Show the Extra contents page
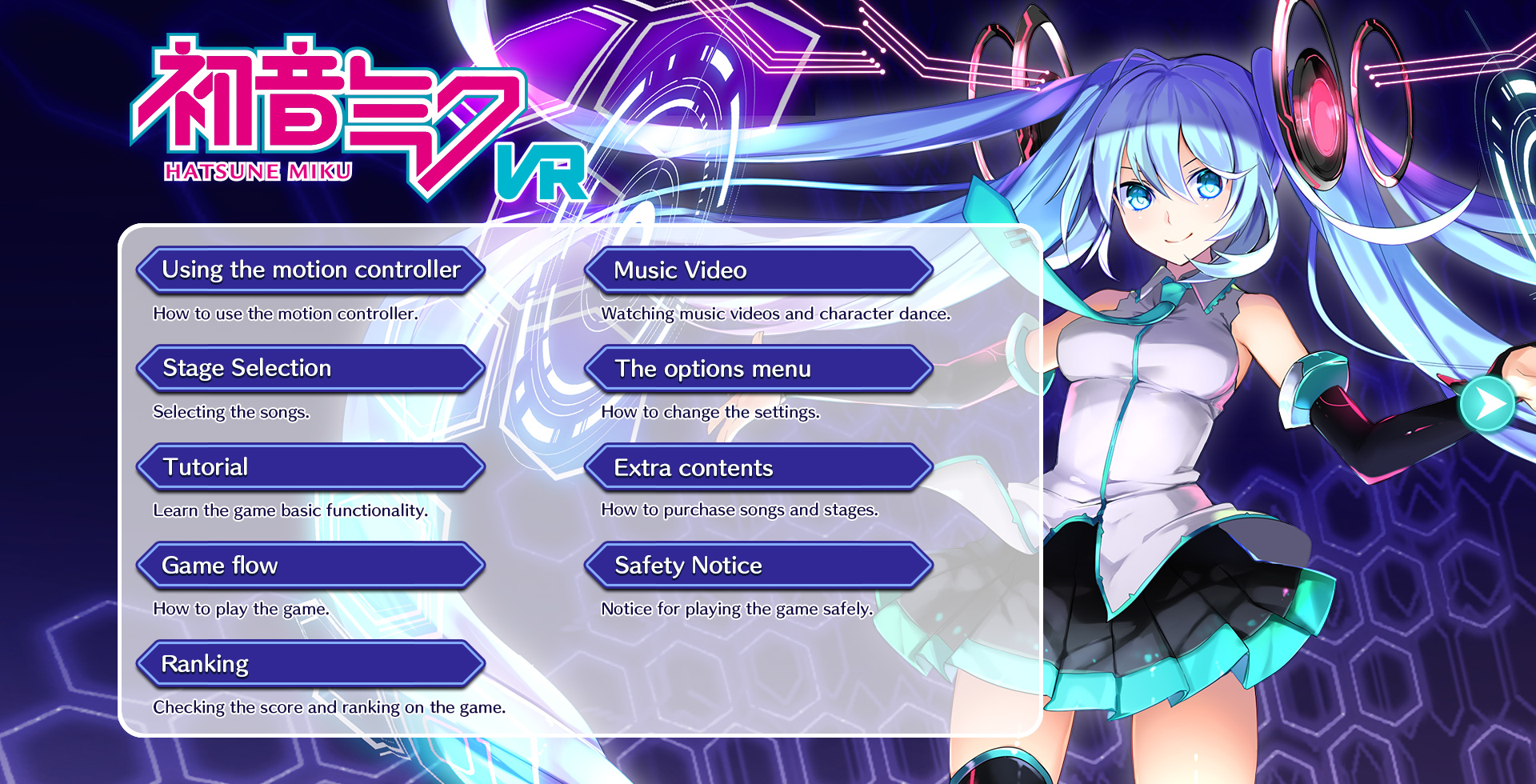This screenshot has height=784, width=1536. [758, 468]
